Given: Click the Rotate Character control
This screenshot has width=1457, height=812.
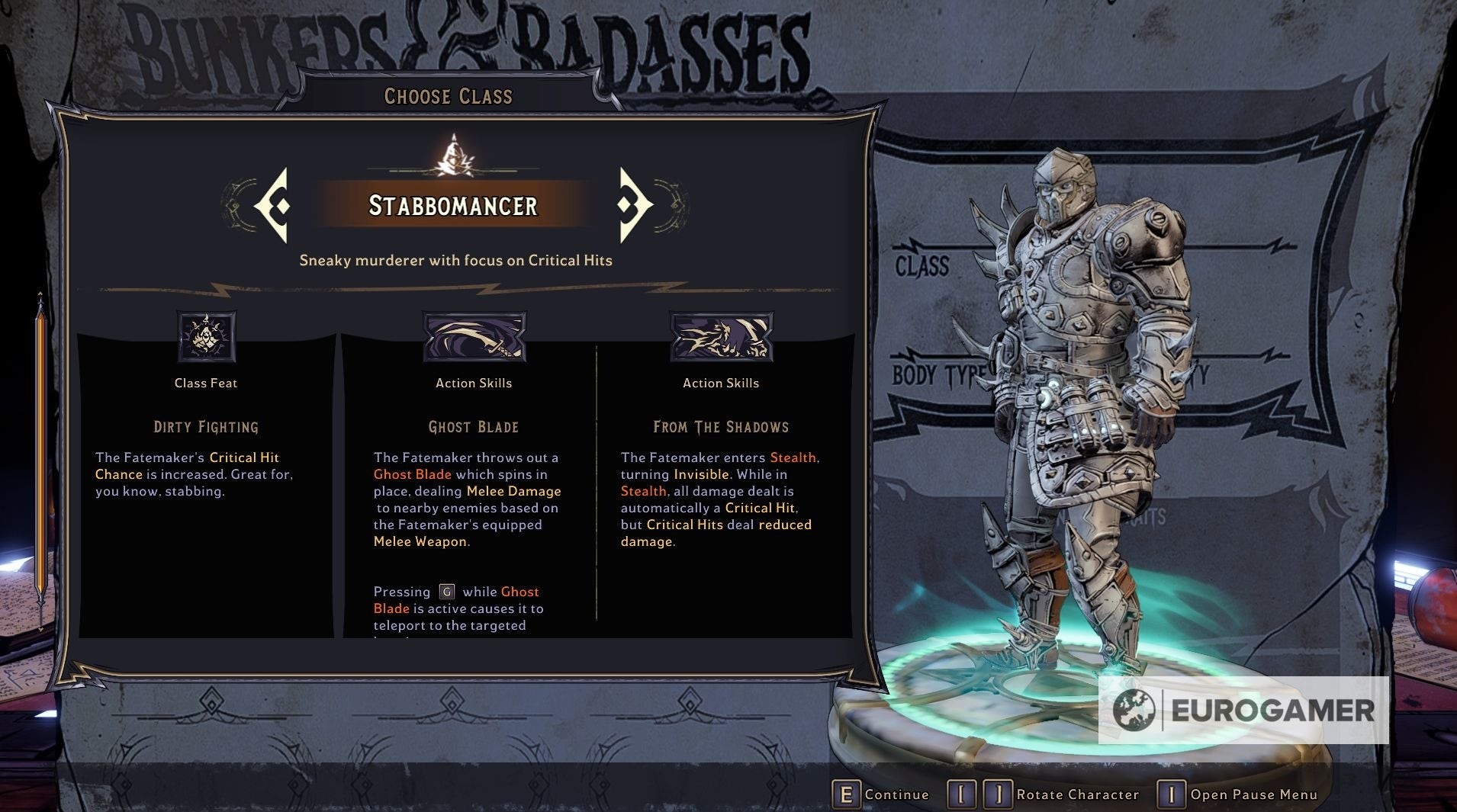Looking at the screenshot, I should tap(1044, 794).
